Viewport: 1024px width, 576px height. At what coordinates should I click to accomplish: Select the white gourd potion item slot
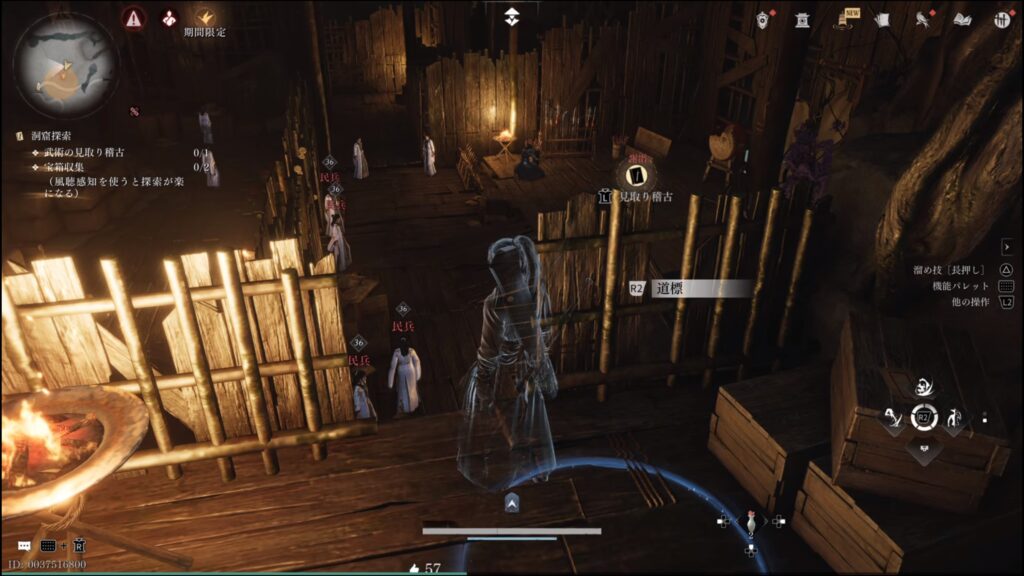(751, 522)
